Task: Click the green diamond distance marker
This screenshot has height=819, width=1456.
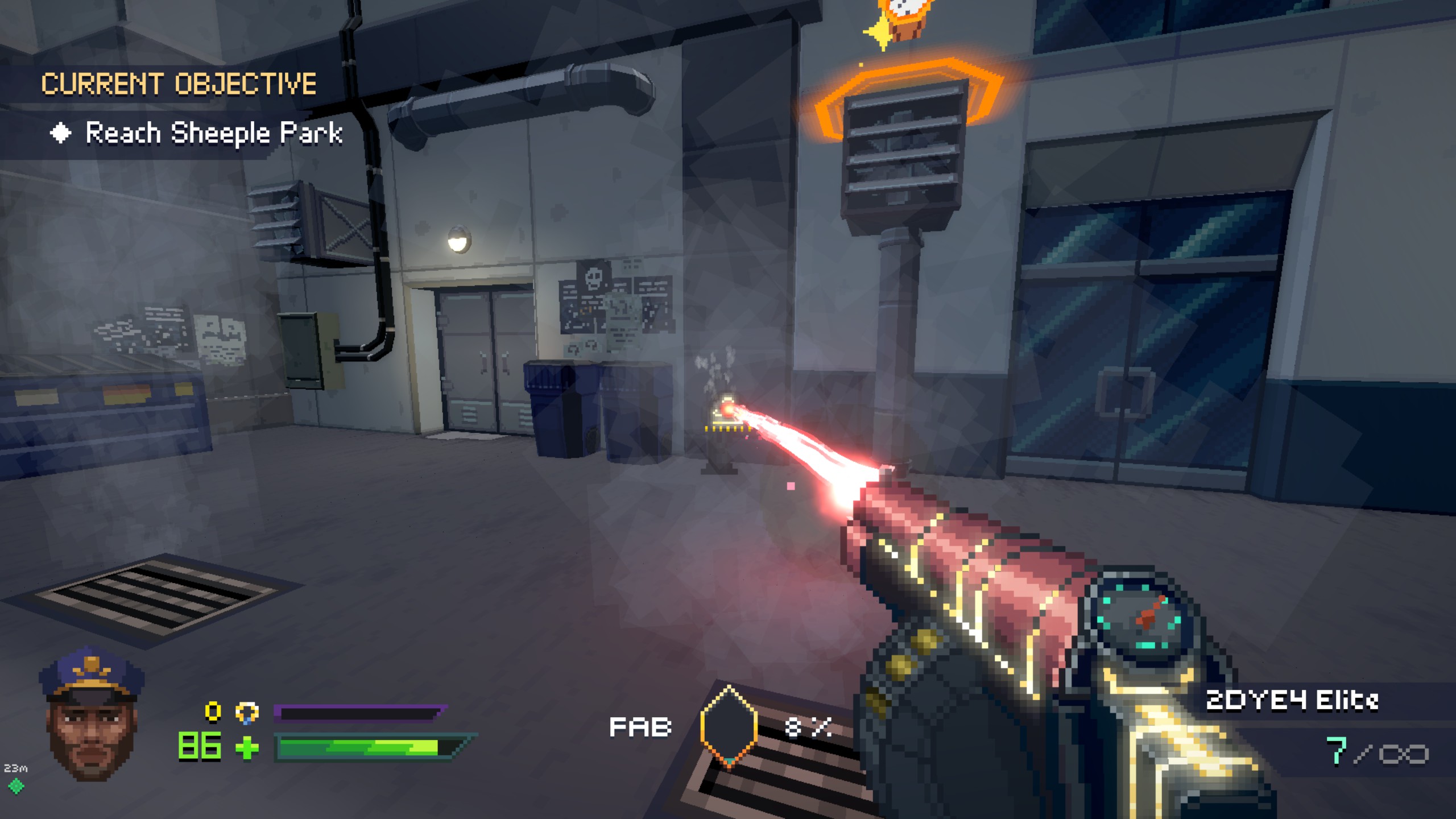Action: [16, 786]
